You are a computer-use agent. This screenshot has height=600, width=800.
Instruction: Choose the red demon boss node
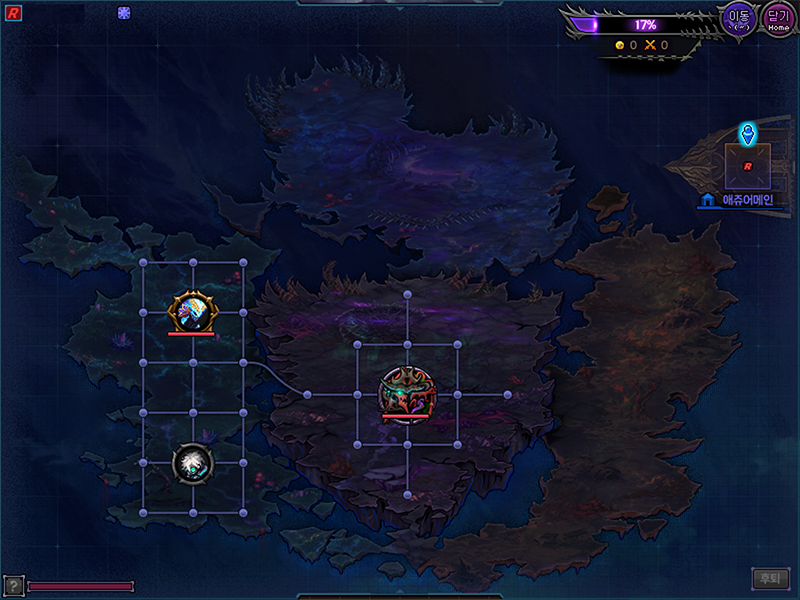point(407,393)
